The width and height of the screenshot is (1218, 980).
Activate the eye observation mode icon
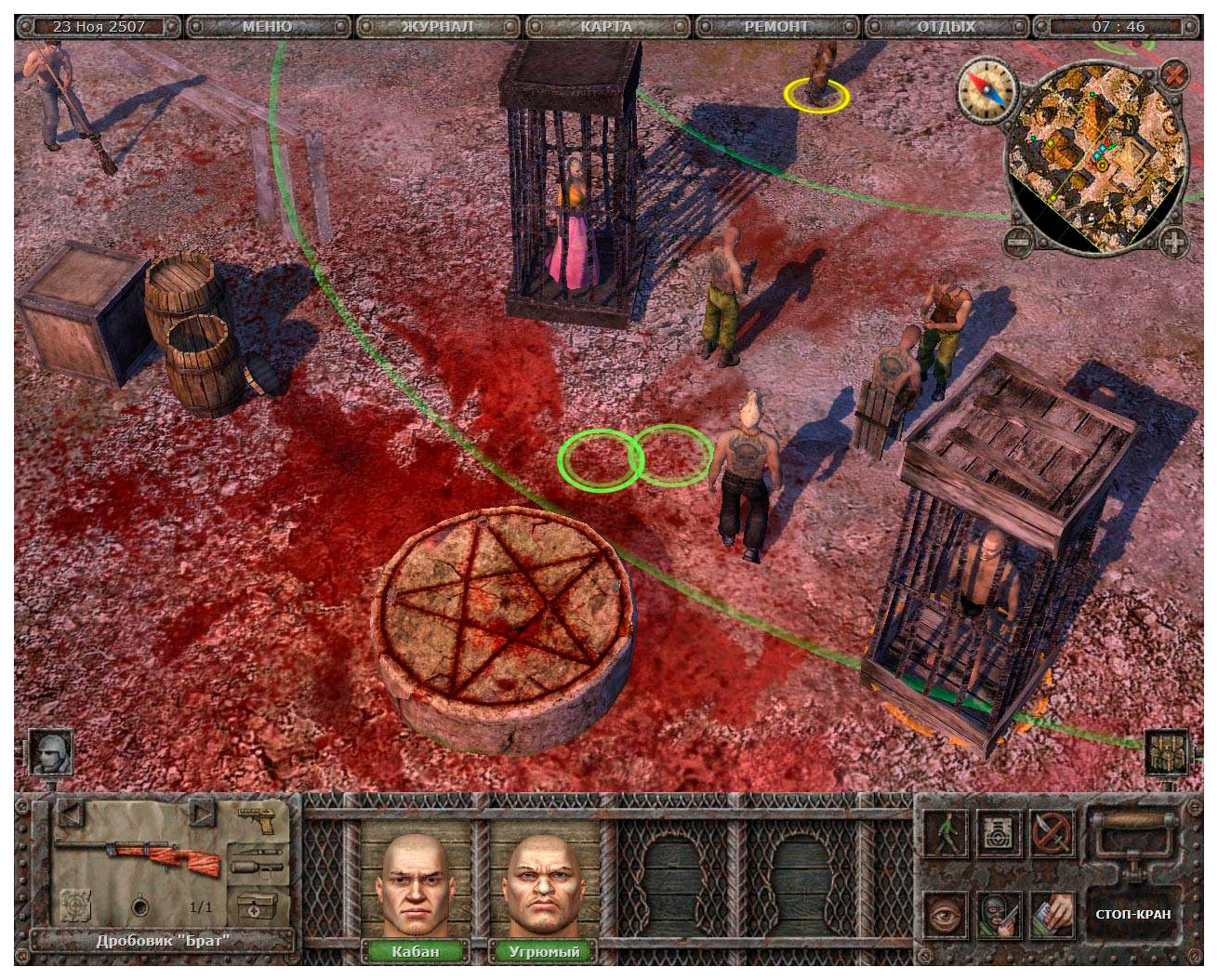tap(946, 914)
